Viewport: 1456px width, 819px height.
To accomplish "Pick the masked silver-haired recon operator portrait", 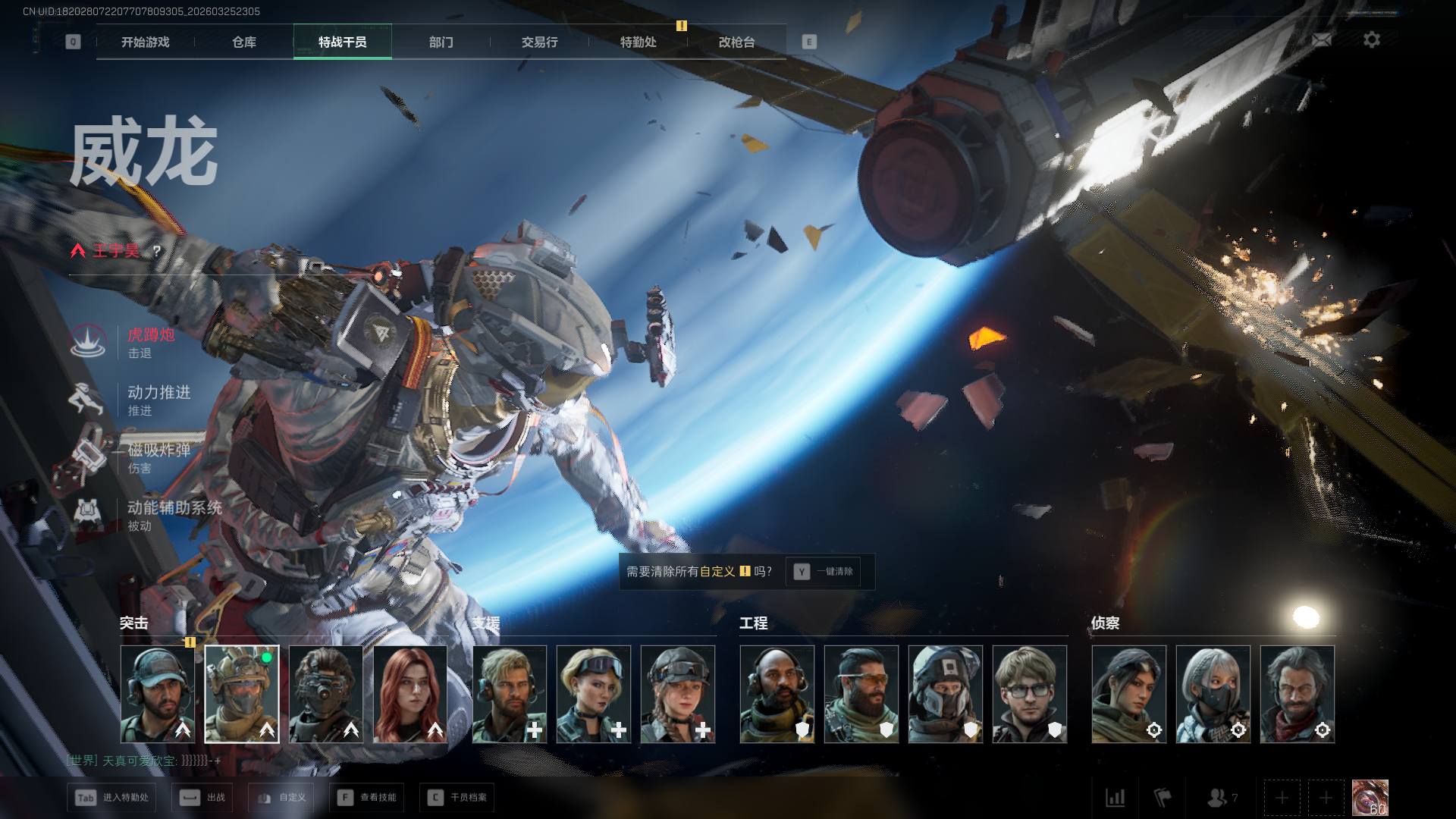I will point(1213,694).
